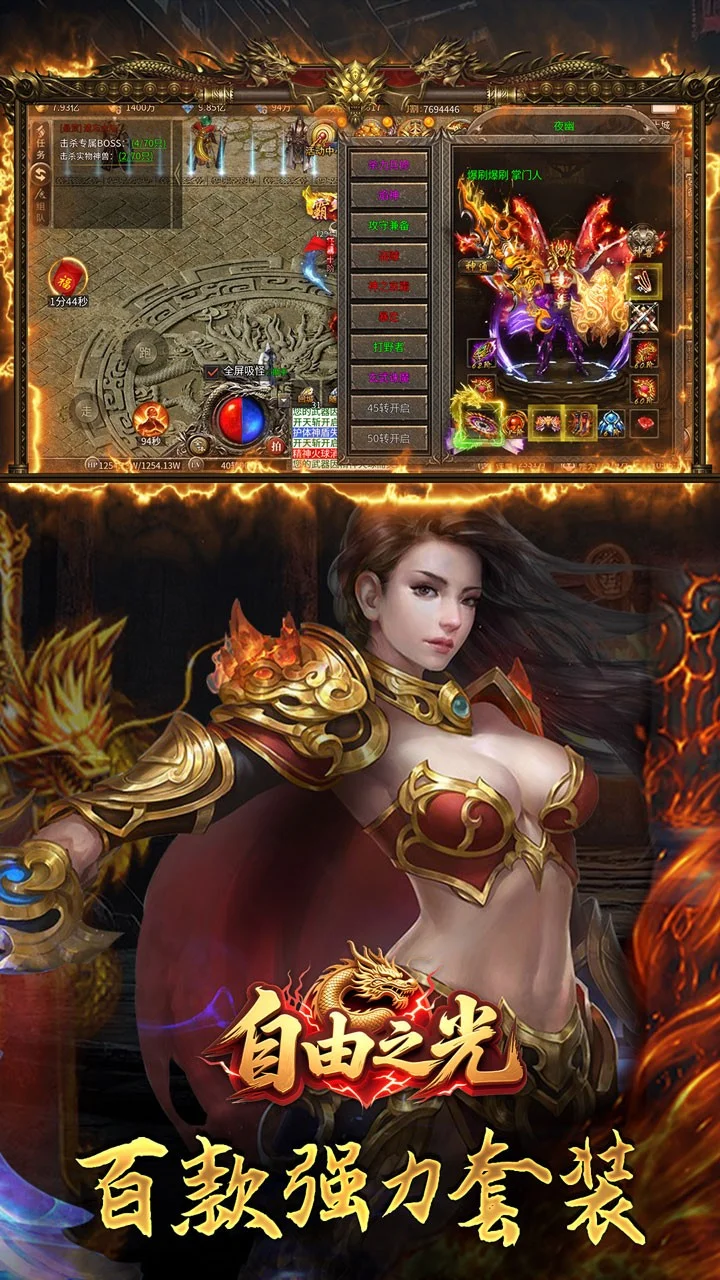Viewport: 720px width, 1280px height.
Task: Click the swap arrows button beside quest panel
Action: [x=40, y=176]
